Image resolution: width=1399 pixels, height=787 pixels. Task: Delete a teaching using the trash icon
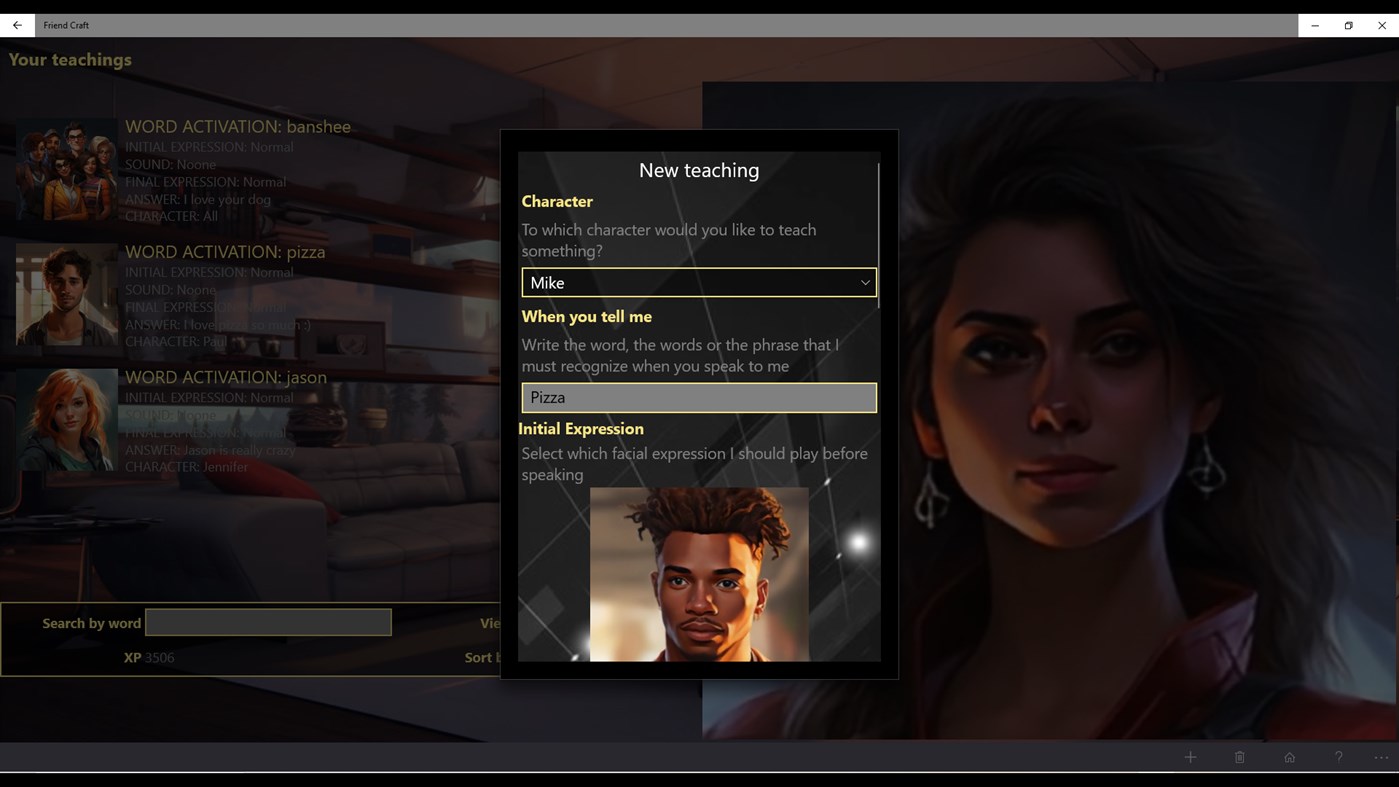point(1239,757)
